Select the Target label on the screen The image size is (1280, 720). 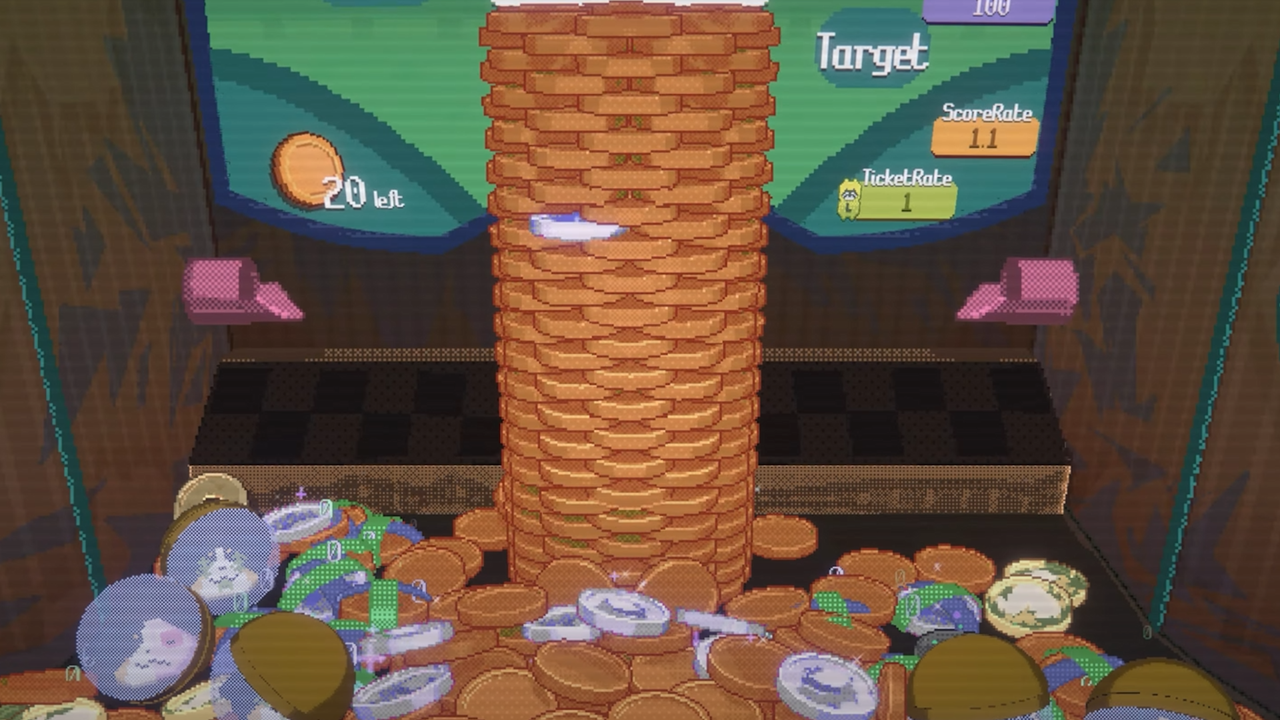[x=873, y=52]
